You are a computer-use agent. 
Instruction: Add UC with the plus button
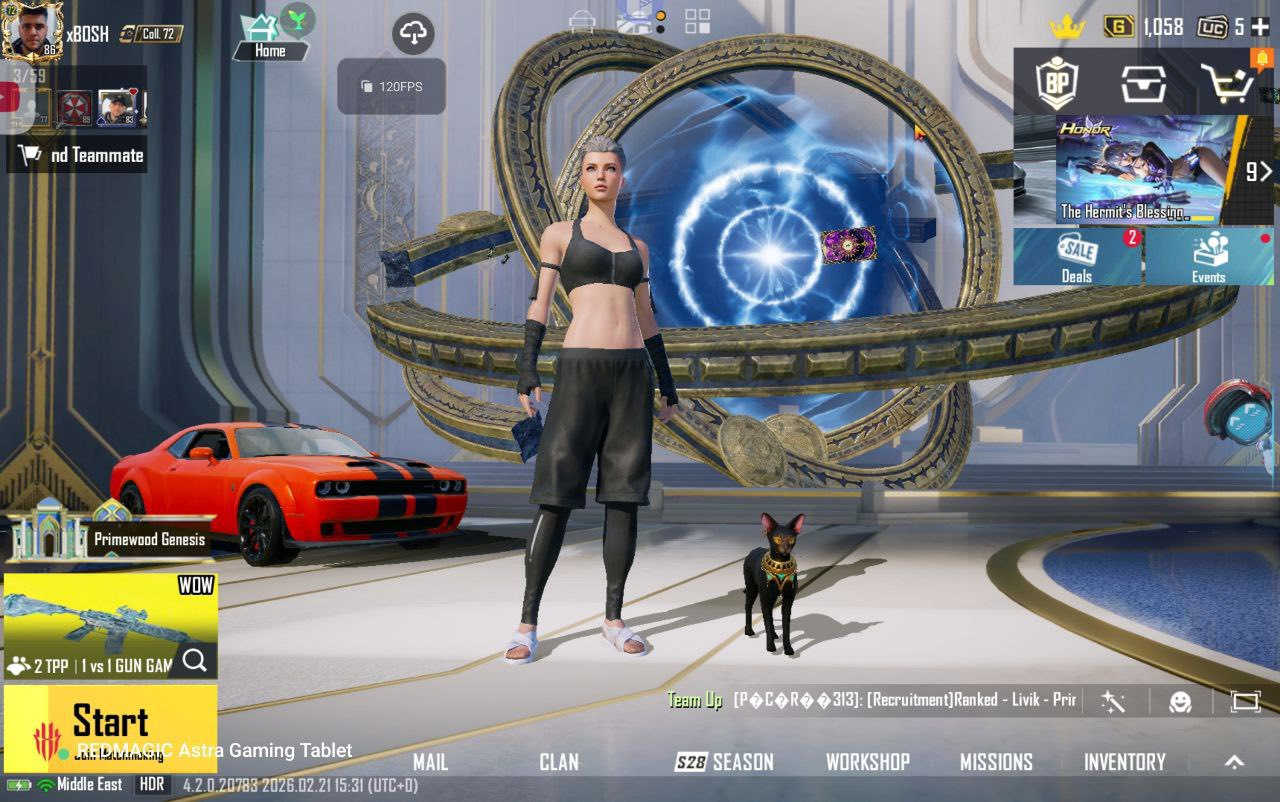click(1259, 27)
